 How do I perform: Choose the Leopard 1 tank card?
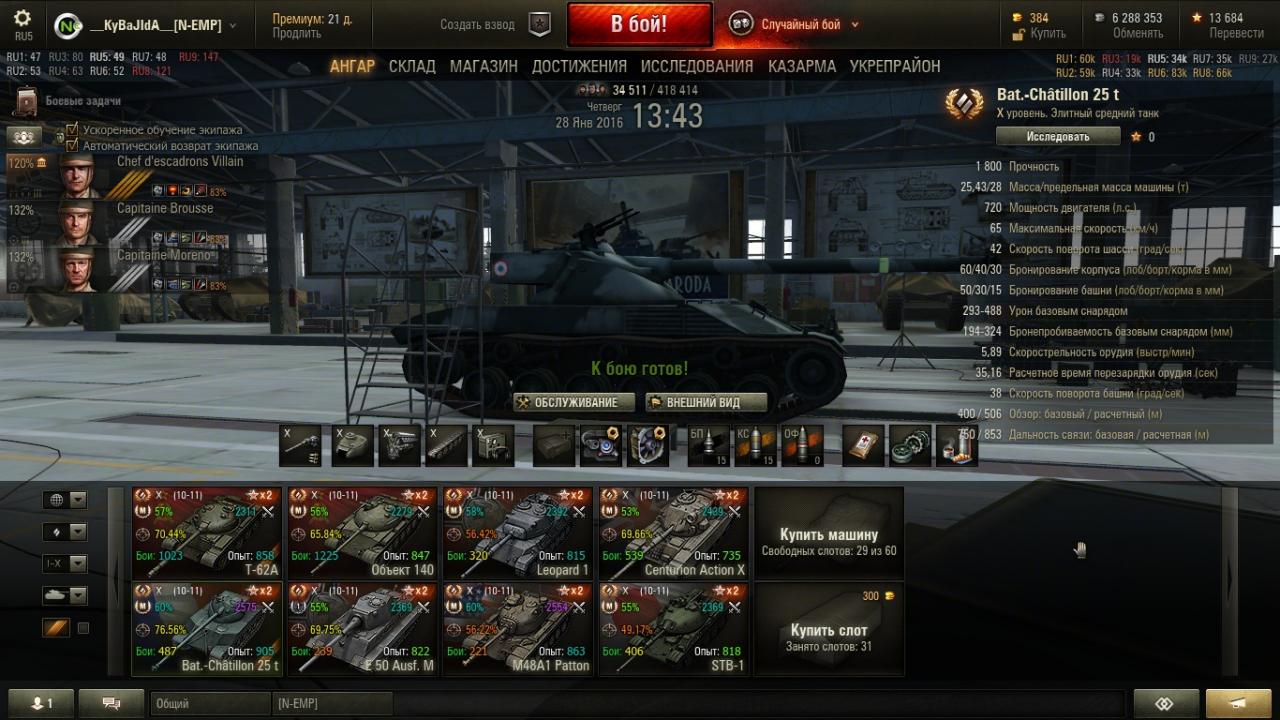point(518,533)
